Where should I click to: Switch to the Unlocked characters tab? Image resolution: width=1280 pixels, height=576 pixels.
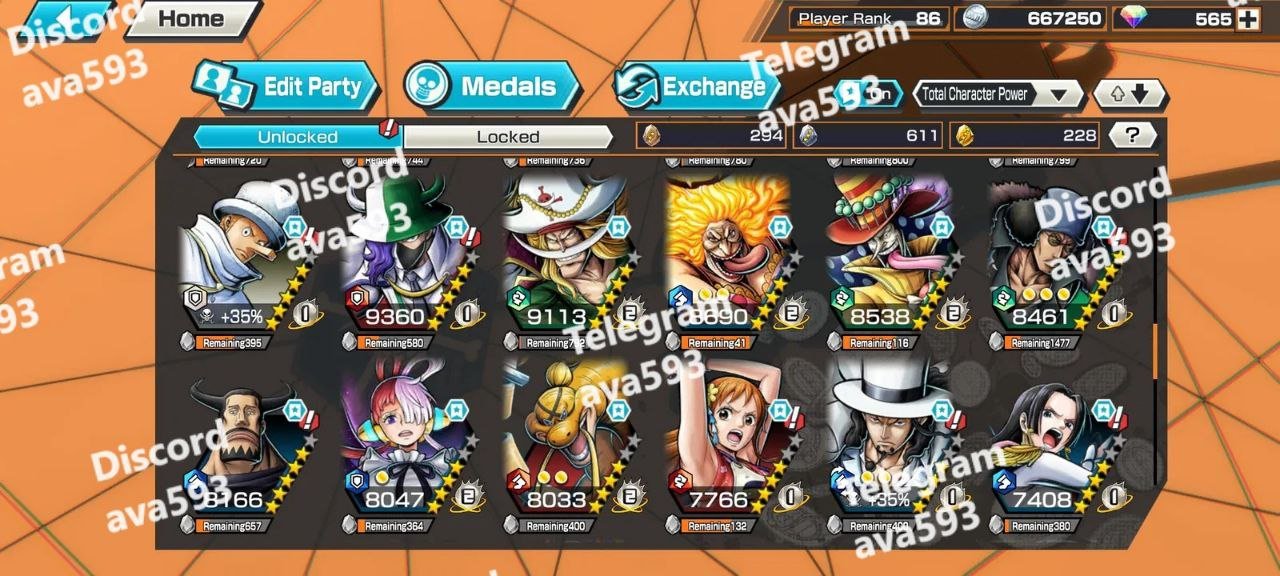pos(297,137)
